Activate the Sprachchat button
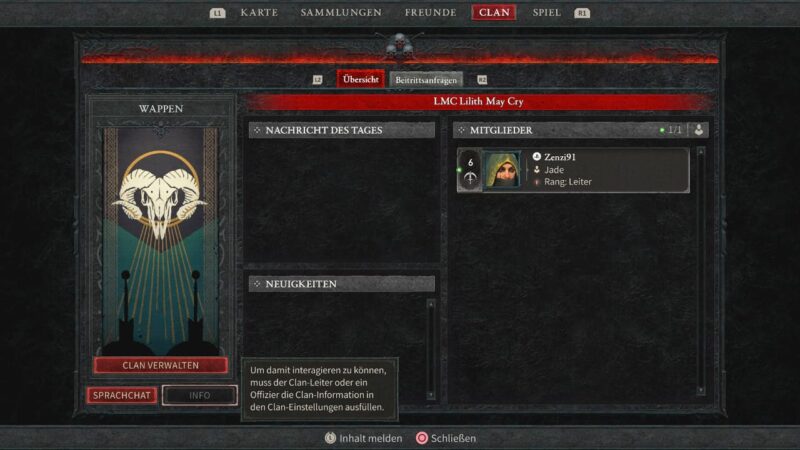Screen dimensions: 800x450 (x=122, y=395)
